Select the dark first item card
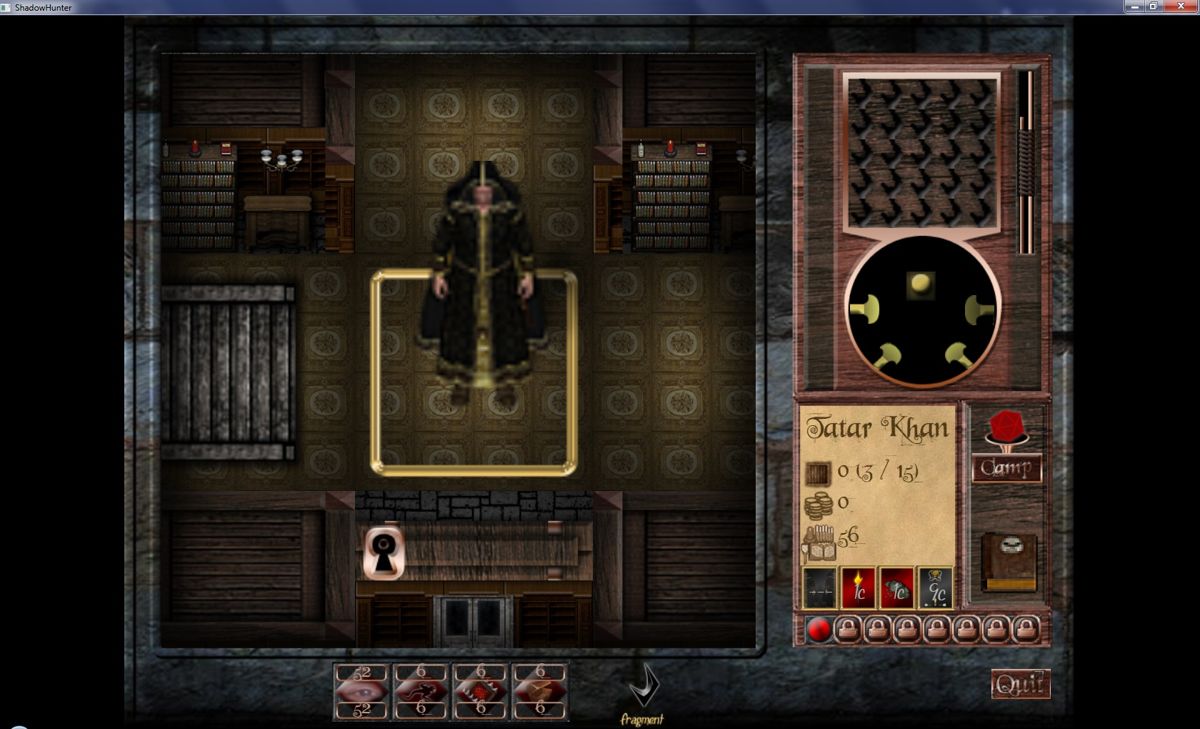Viewport: 1200px width, 729px height. [x=820, y=588]
